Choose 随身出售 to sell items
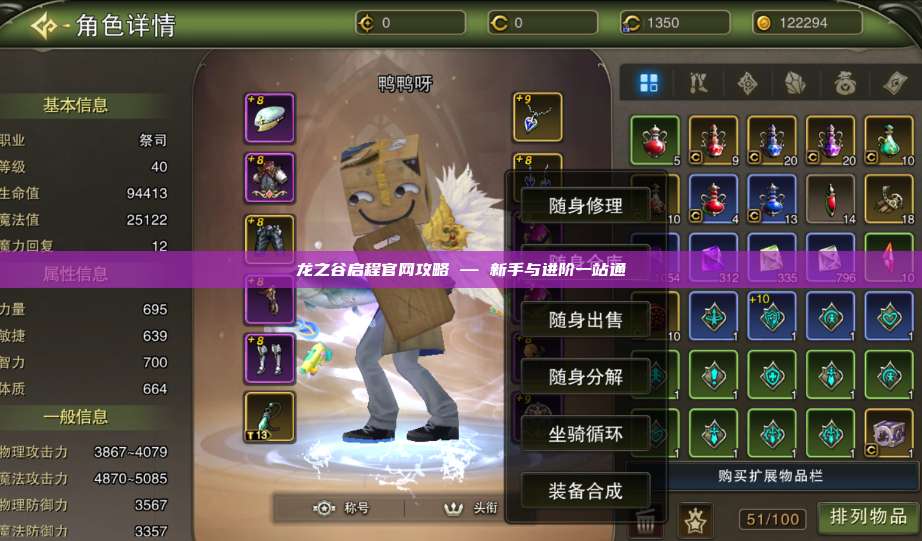The width and height of the screenshot is (922, 541). click(x=585, y=320)
